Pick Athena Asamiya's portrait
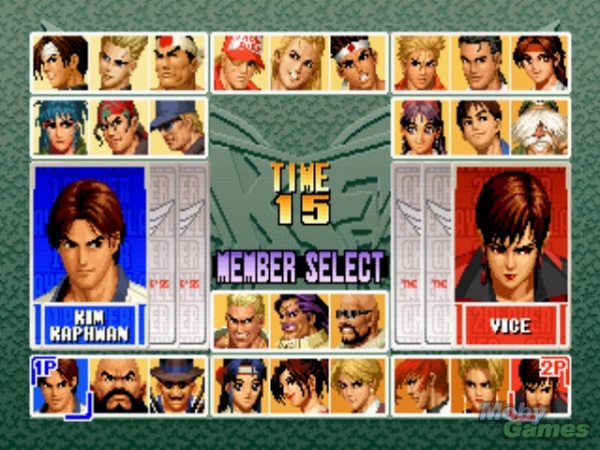 click(420, 127)
